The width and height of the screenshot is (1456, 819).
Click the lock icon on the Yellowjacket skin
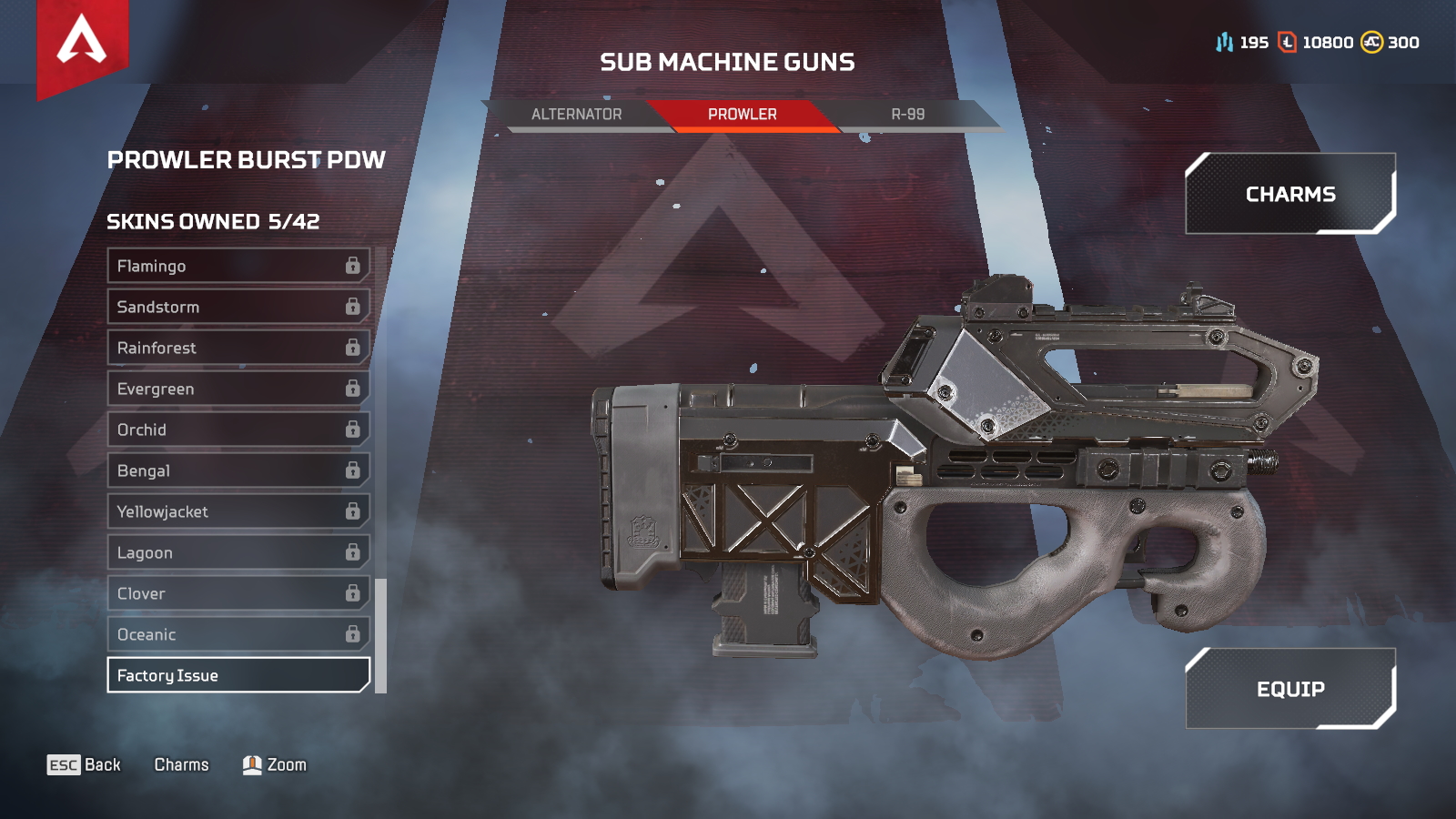click(x=351, y=511)
